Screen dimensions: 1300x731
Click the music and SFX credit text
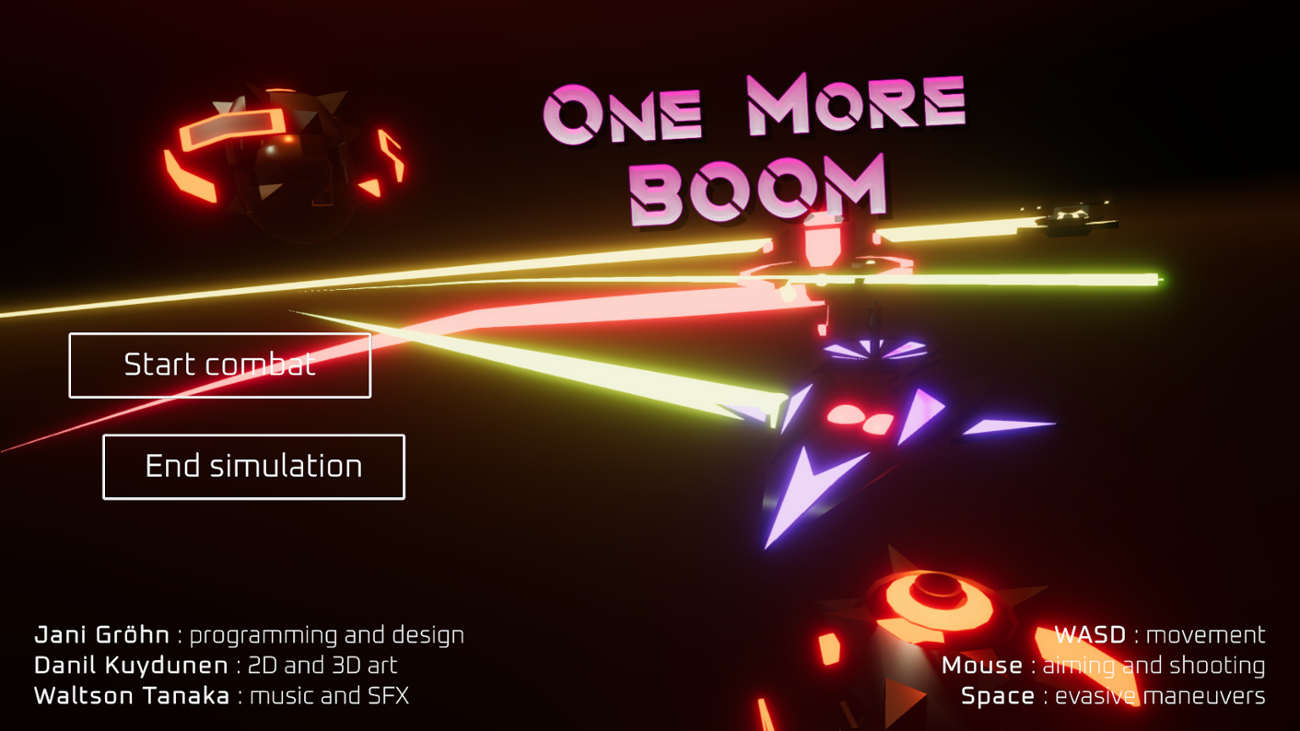pos(330,696)
